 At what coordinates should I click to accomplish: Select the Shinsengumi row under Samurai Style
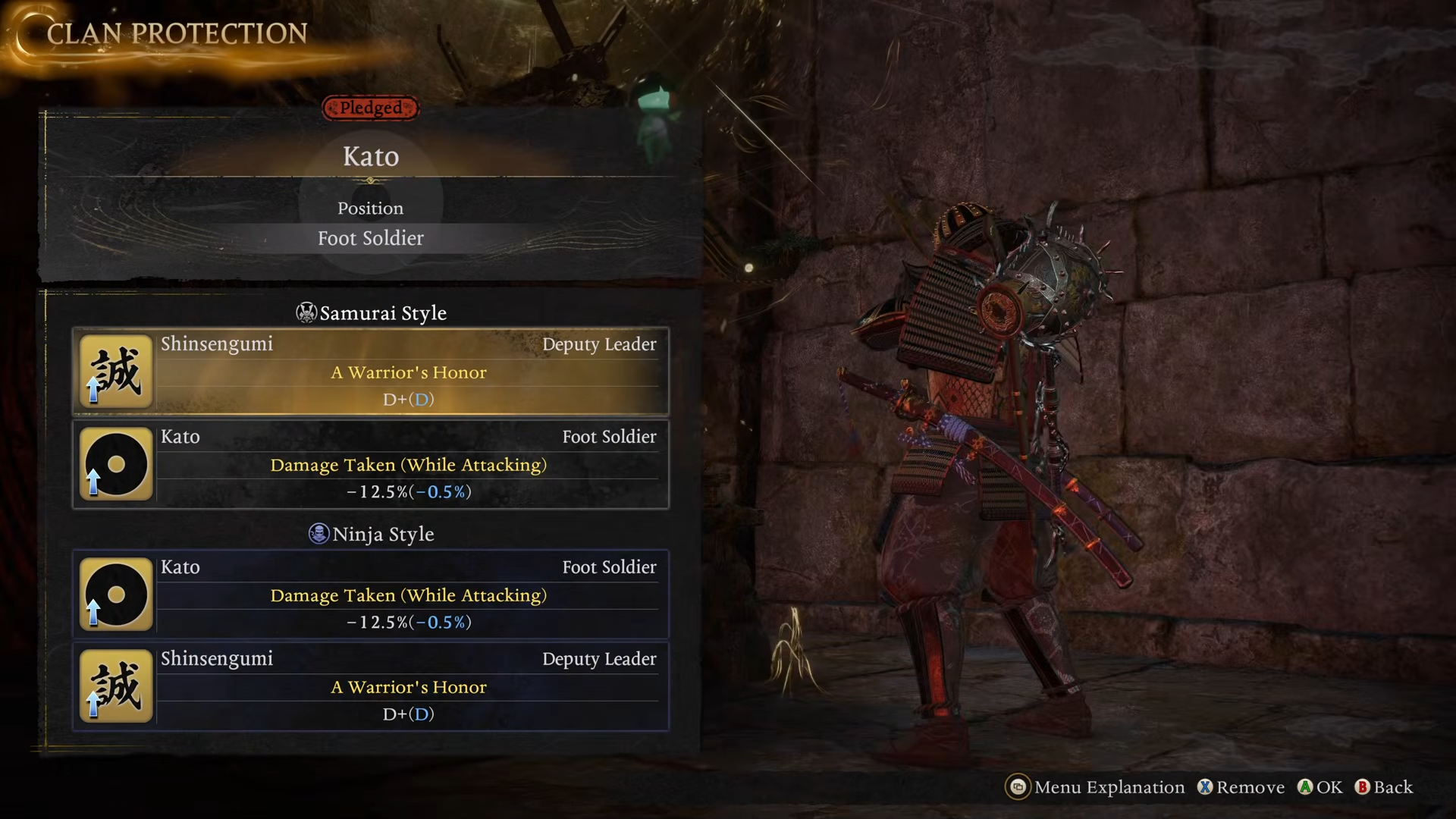point(371,372)
